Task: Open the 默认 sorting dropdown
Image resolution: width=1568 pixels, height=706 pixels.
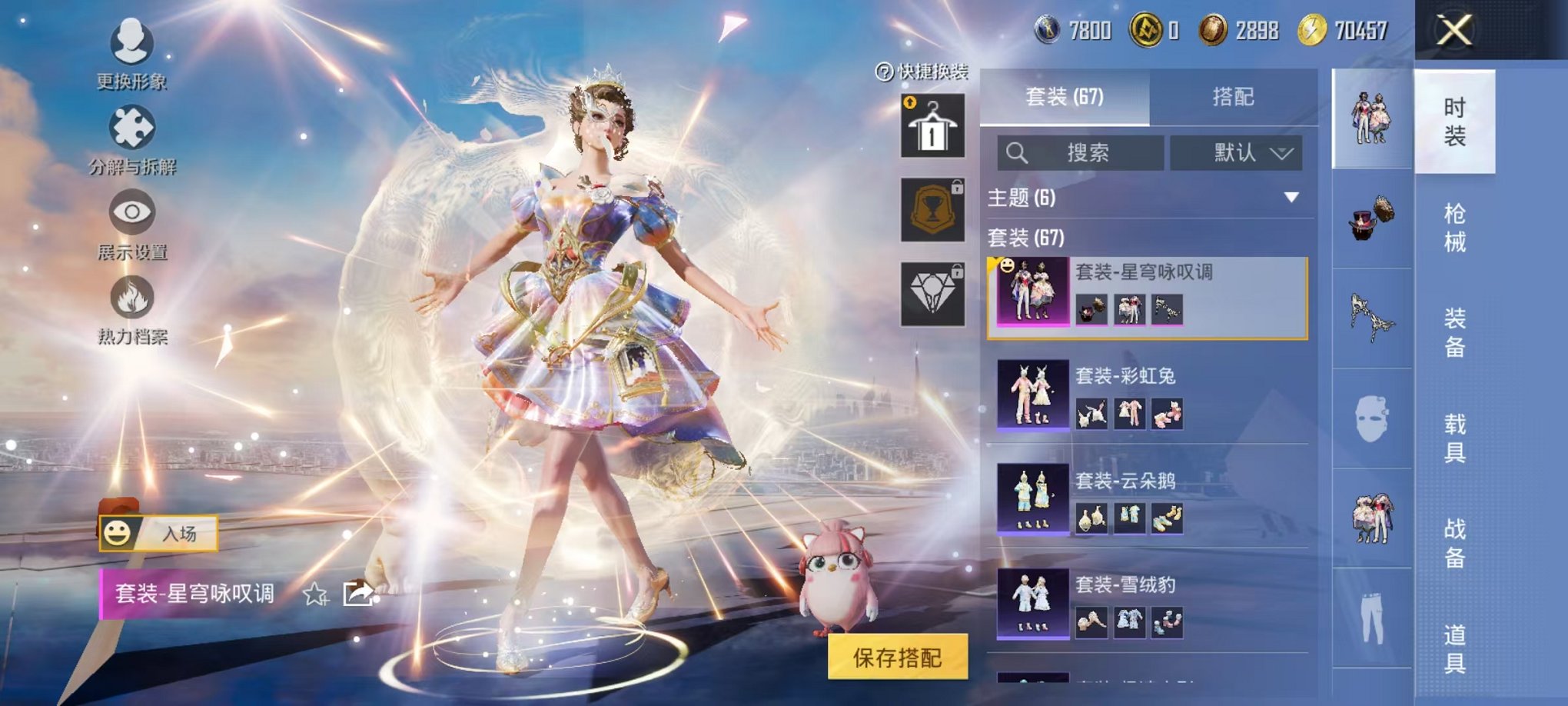Action: [1239, 152]
